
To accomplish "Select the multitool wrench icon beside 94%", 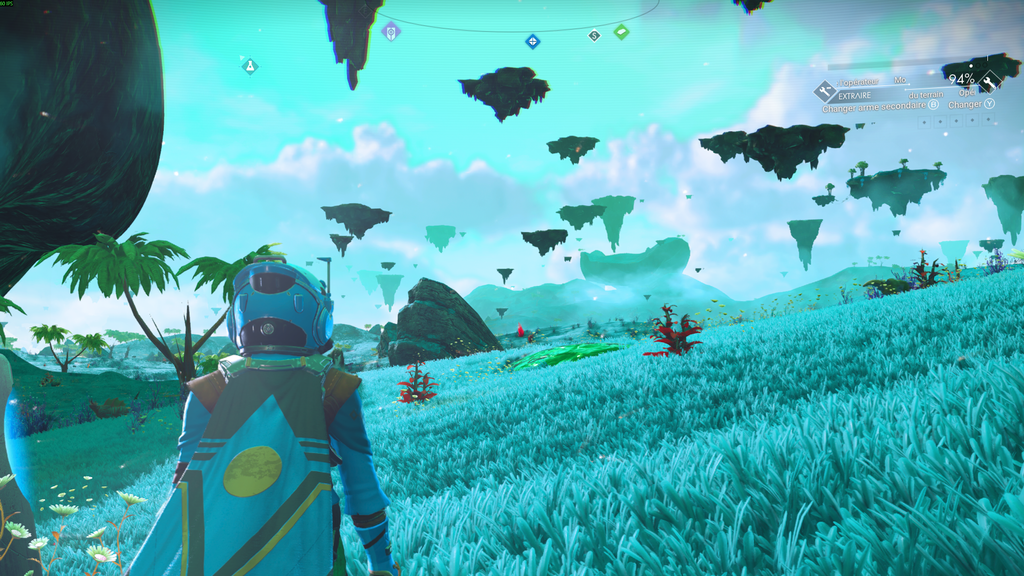I will click(x=989, y=82).
